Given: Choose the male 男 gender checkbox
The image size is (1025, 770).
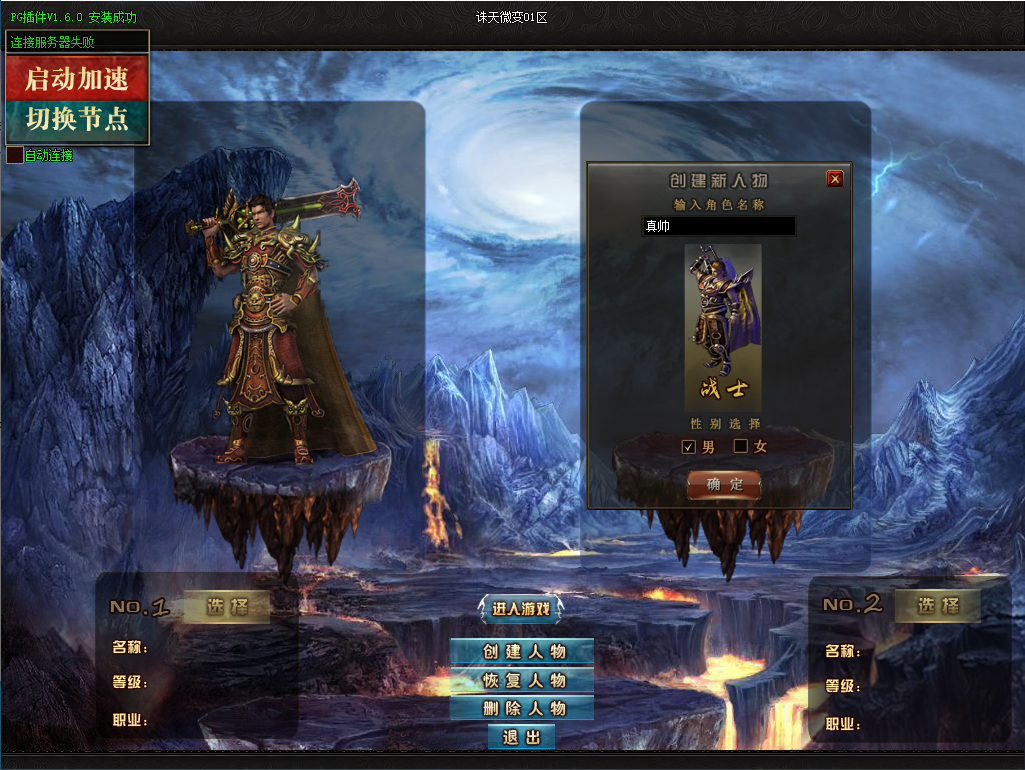Looking at the screenshot, I should pos(689,446).
